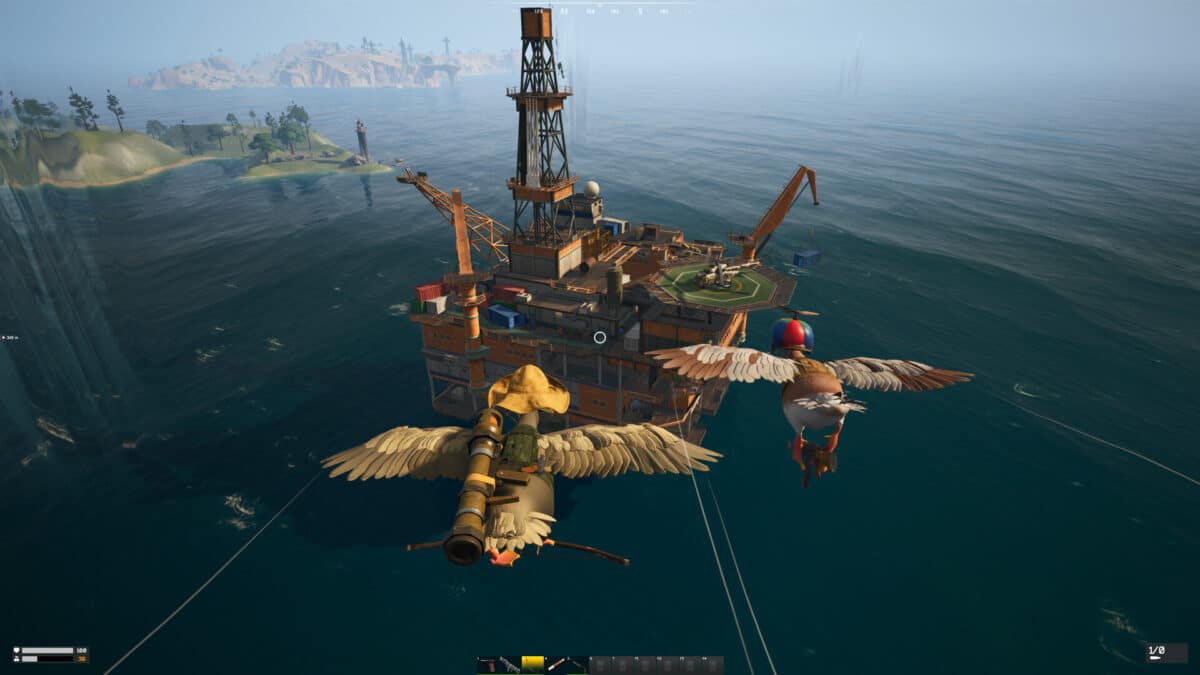Choose the yellow highlighted hotbar slot
The height and width of the screenshot is (675, 1200).
pos(532,664)
